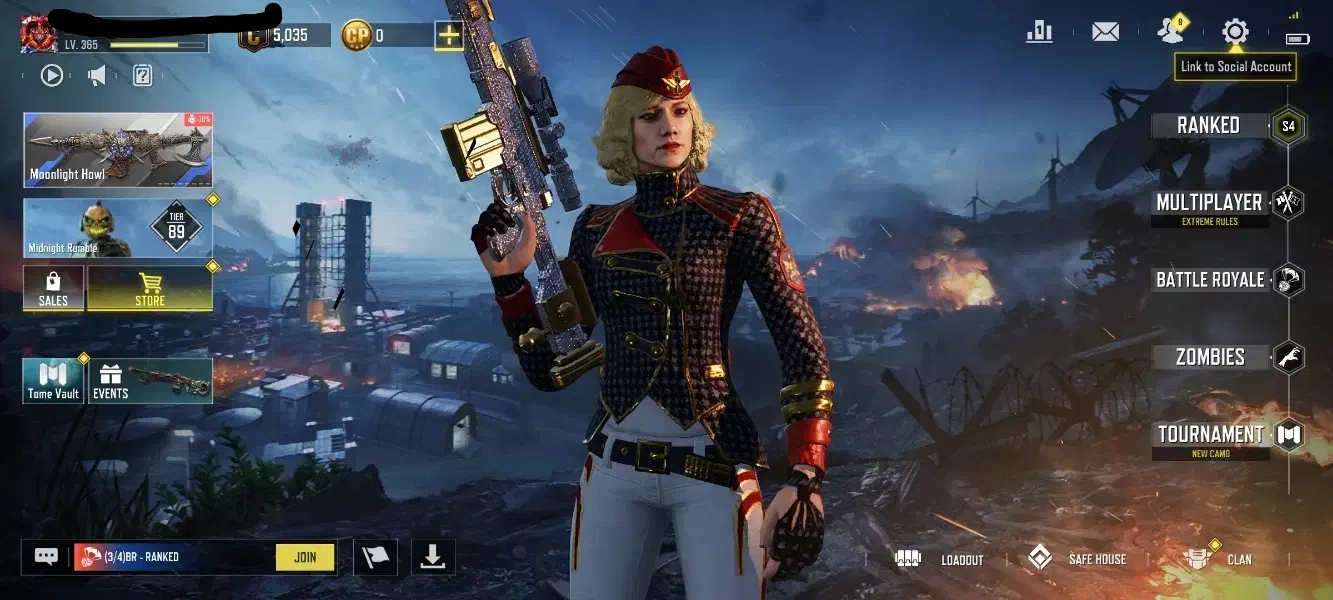The width and height of the screenshot is (1333, 600).
Task: Open the Tournament mode
Action: [1210, 435]
